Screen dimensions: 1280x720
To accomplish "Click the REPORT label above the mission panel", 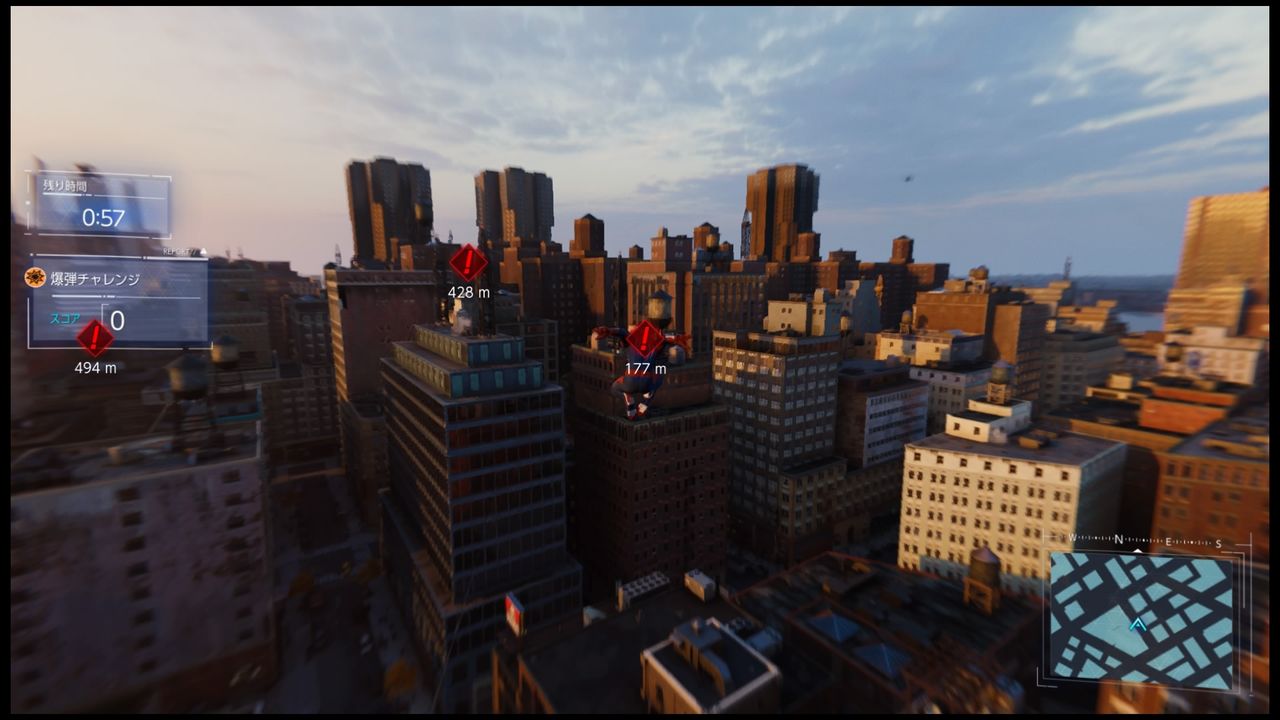I will pos(176,251).
